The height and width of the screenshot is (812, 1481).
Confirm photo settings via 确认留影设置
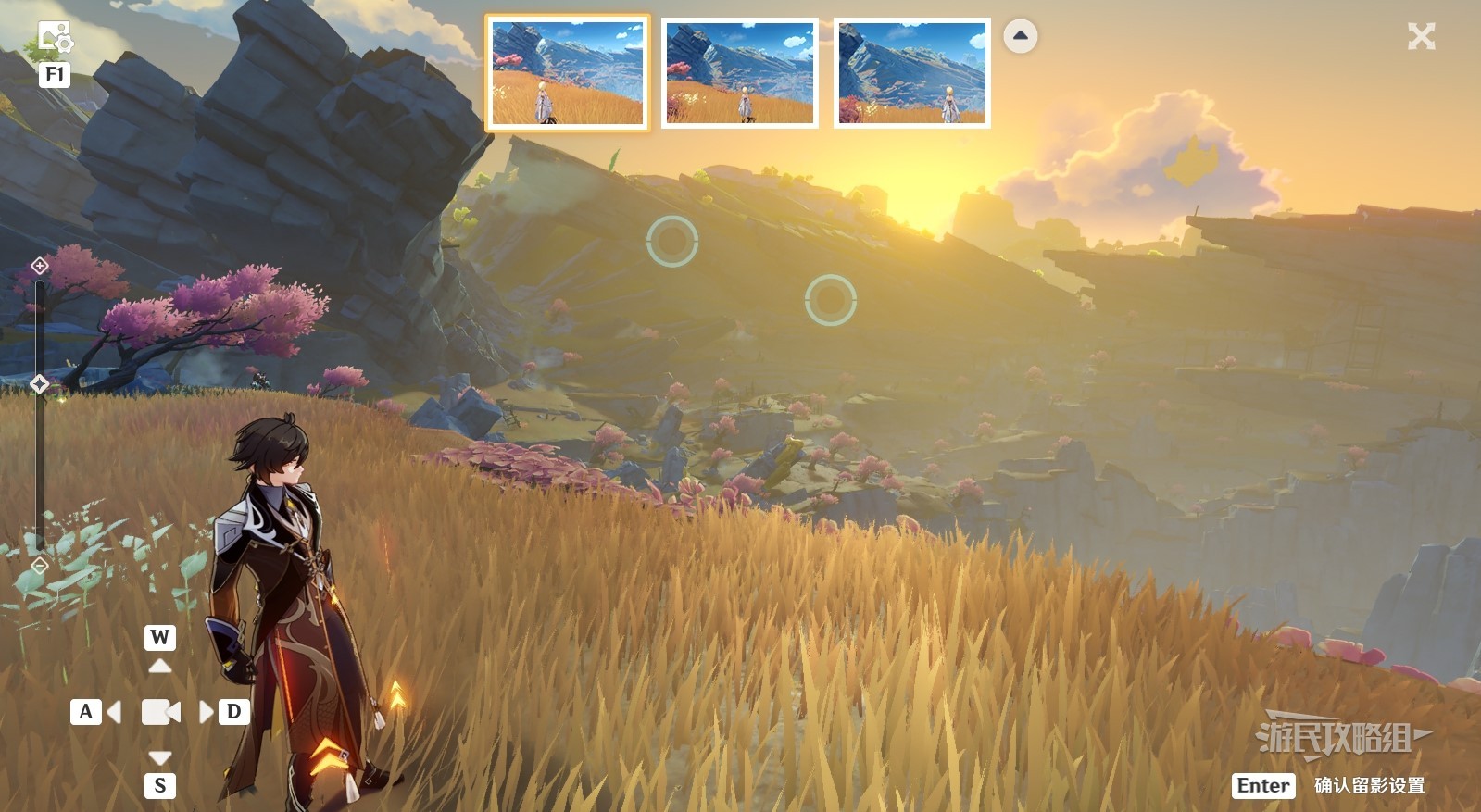click(x=1368, y=786)
